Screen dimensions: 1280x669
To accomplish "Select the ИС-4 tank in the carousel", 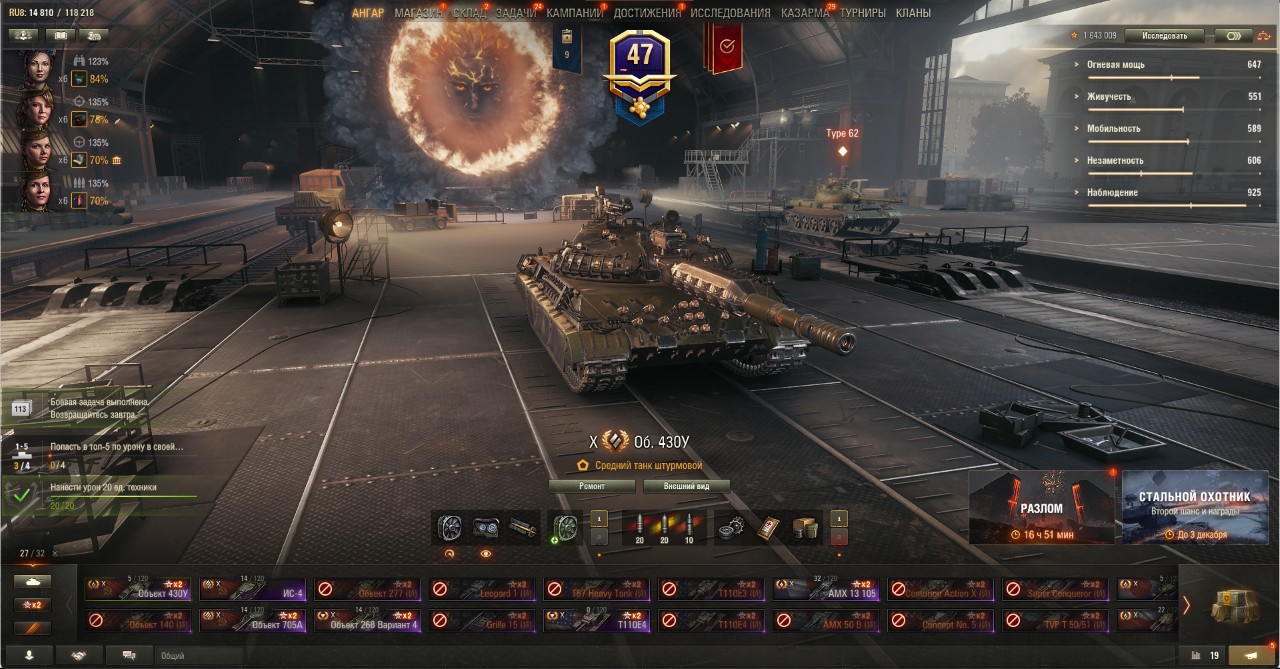I will pos(255,589).
